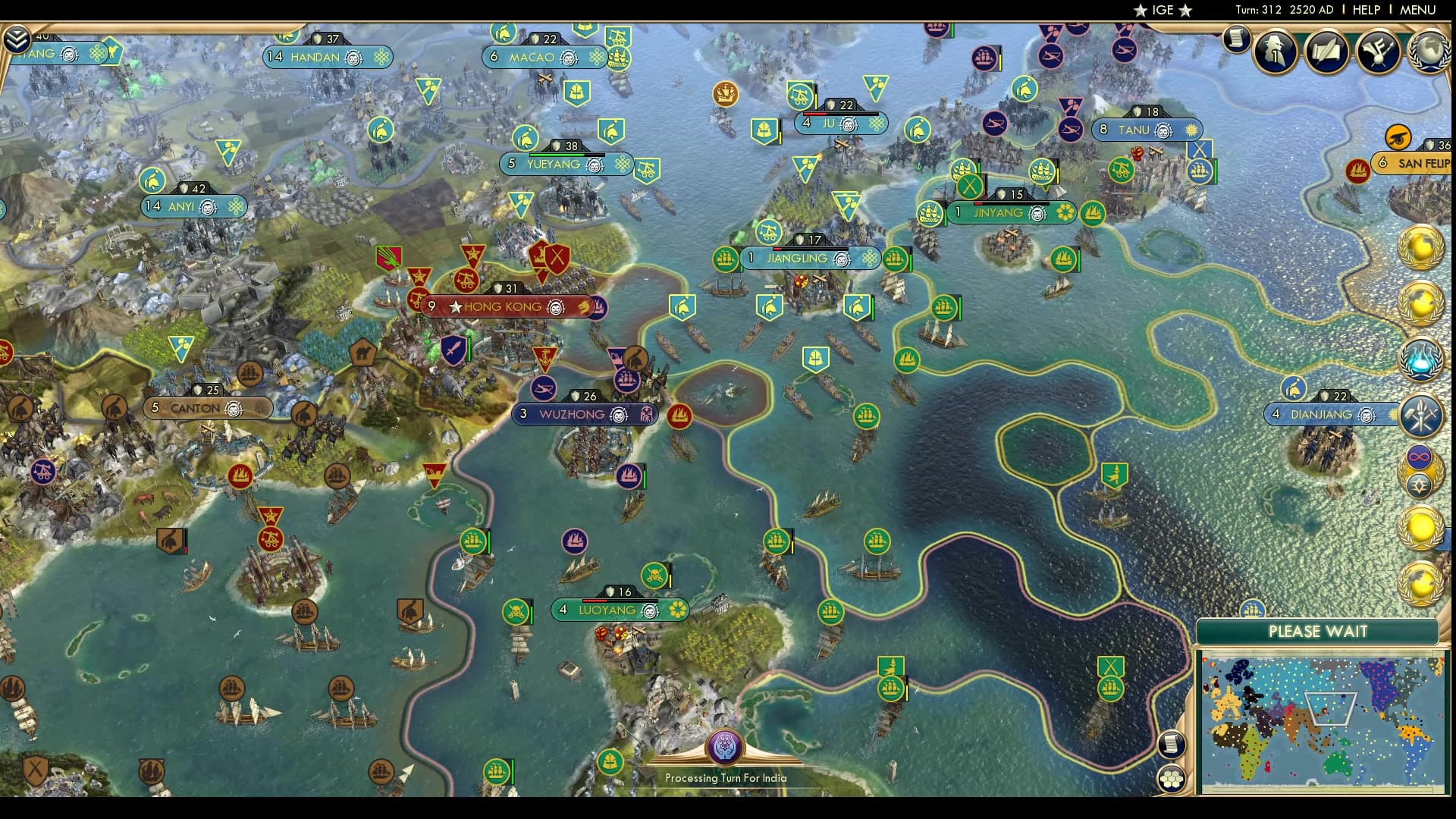The height and width of the screenshot is (819, 1456).
Task: Open the Culture overview horn icon
Action: pyautogui.click(x=1379, y=51)
